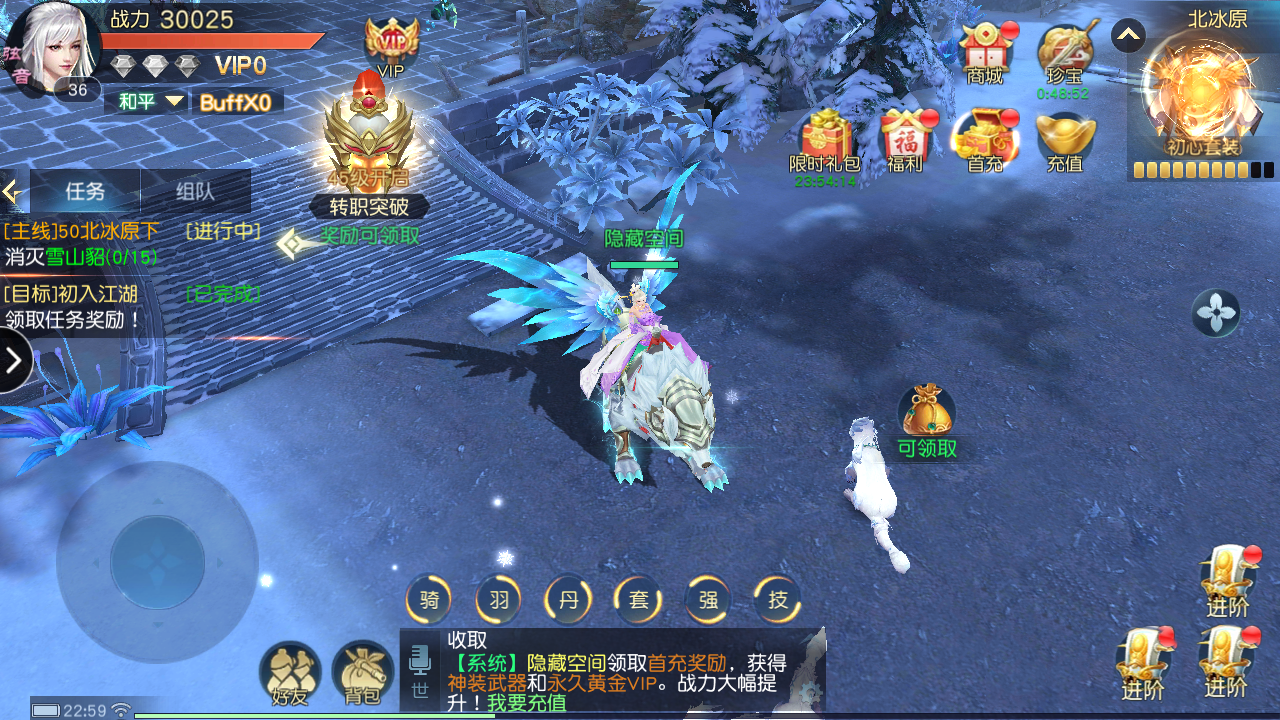Claim the 限时礼包 timed gift pack

[x=825, y=140]
